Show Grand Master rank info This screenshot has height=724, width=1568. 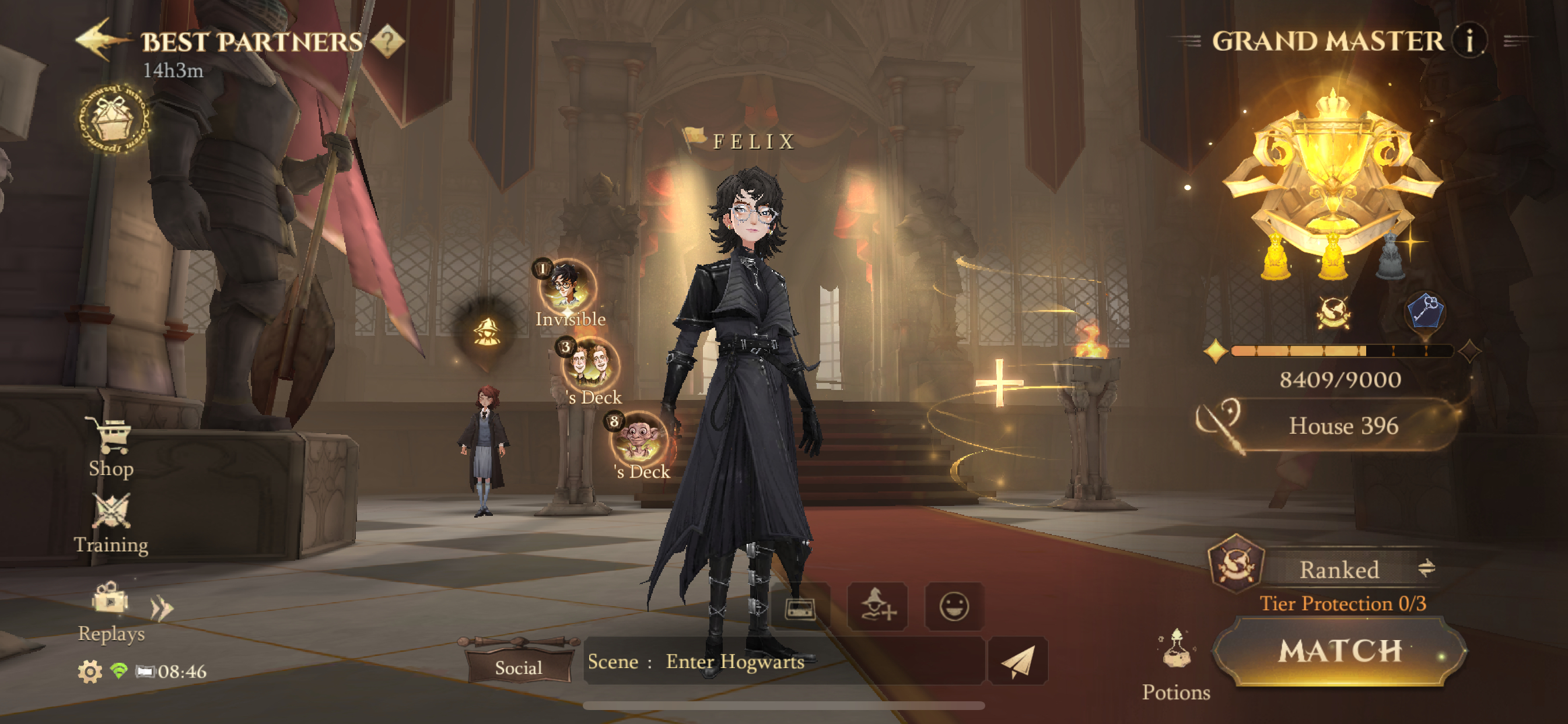coord(1469,41)
